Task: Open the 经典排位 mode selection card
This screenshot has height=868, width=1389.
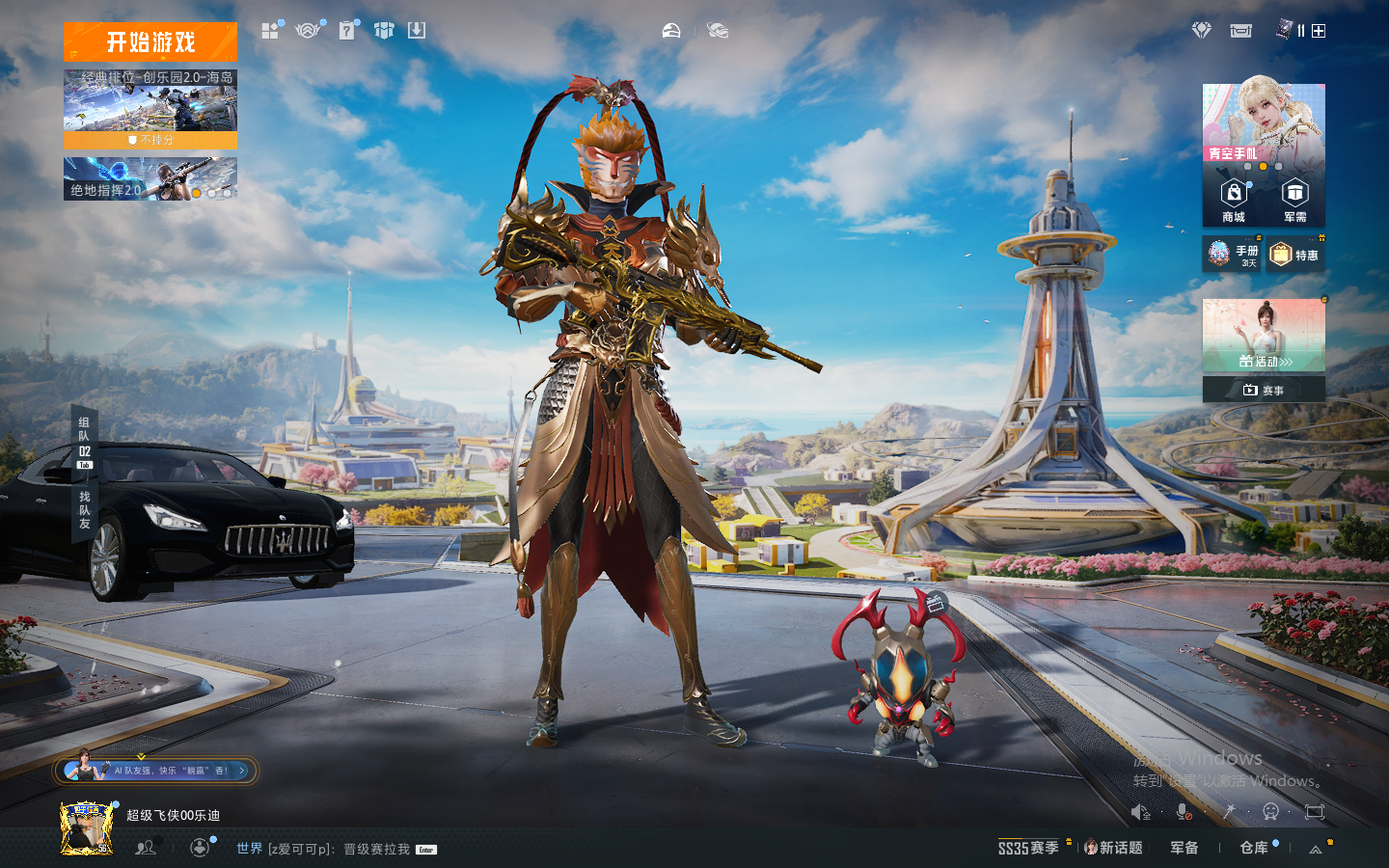Action: pyautogui.click(x=150, y=101)
